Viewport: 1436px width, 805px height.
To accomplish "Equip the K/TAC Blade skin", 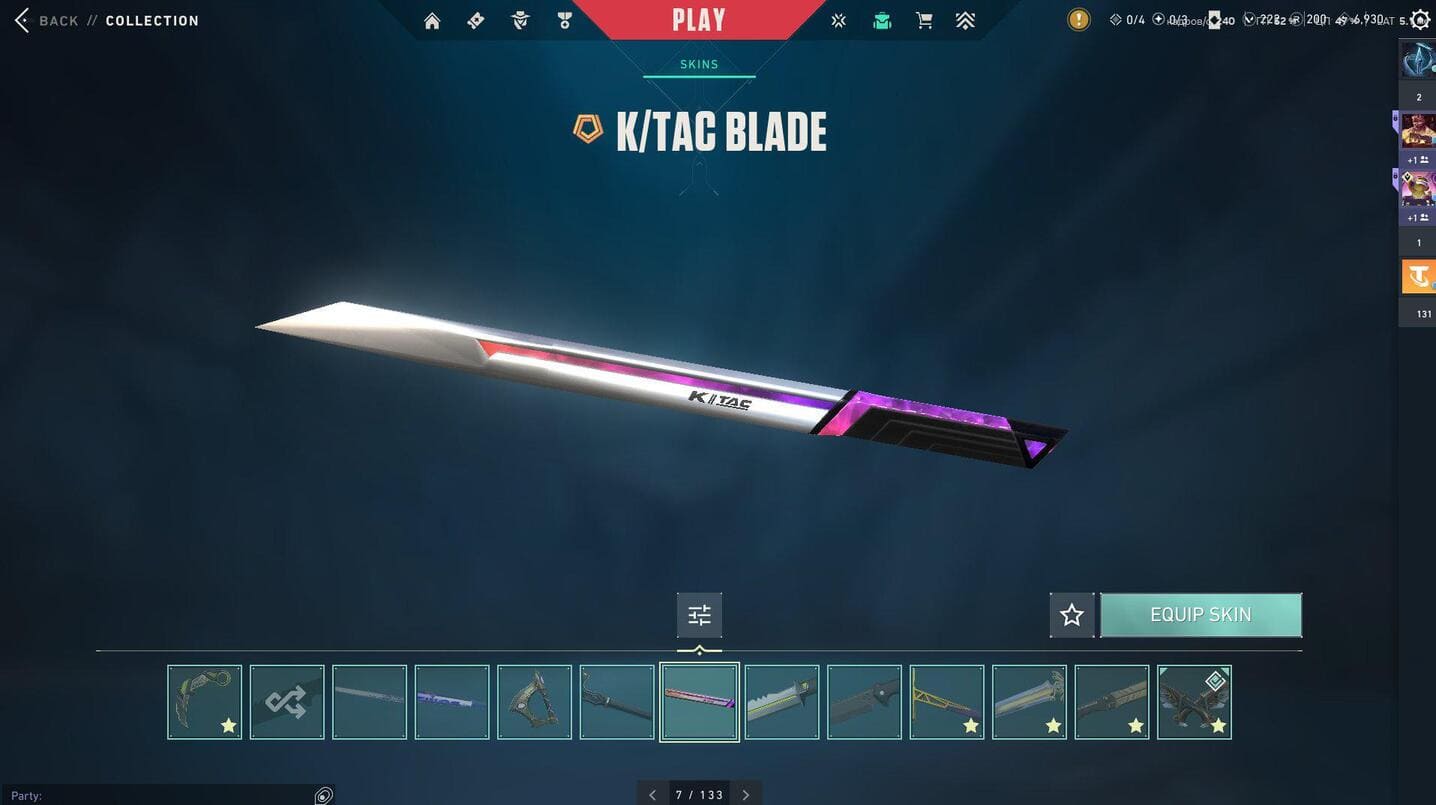I will point(1200,615).
